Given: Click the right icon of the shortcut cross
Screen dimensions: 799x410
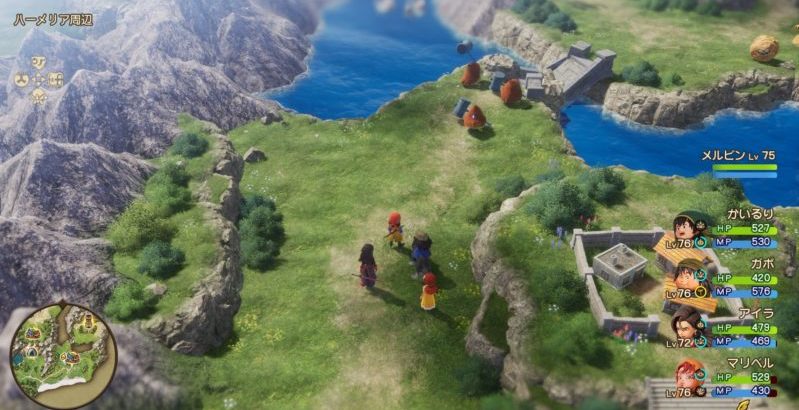Looking at the screenshot, I should [56, 78].
